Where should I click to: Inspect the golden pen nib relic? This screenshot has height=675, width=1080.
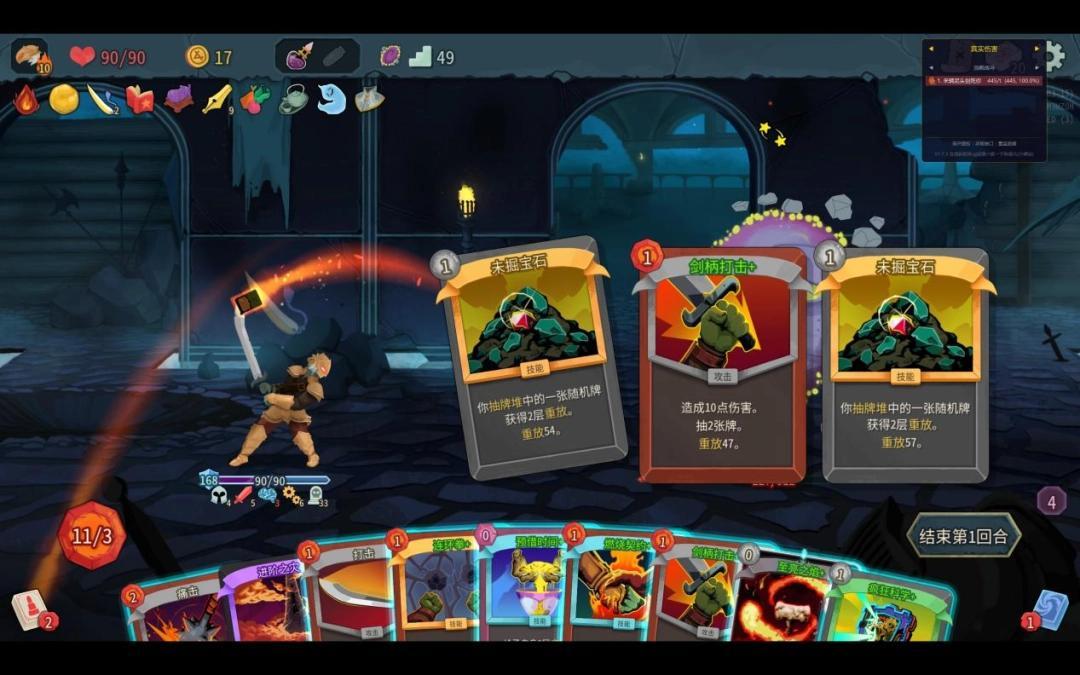point(217,99)
